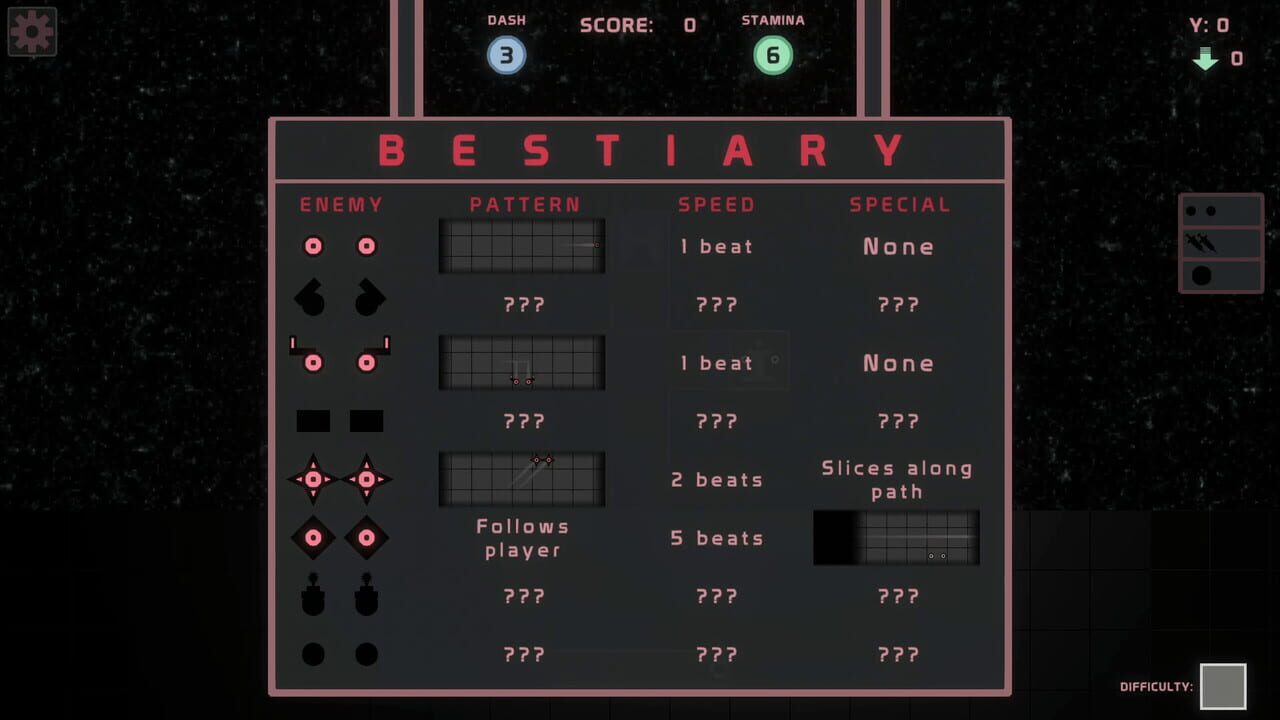
Task: Reveal the hidden ??? pattern under the orb
Action: (522, 304)
